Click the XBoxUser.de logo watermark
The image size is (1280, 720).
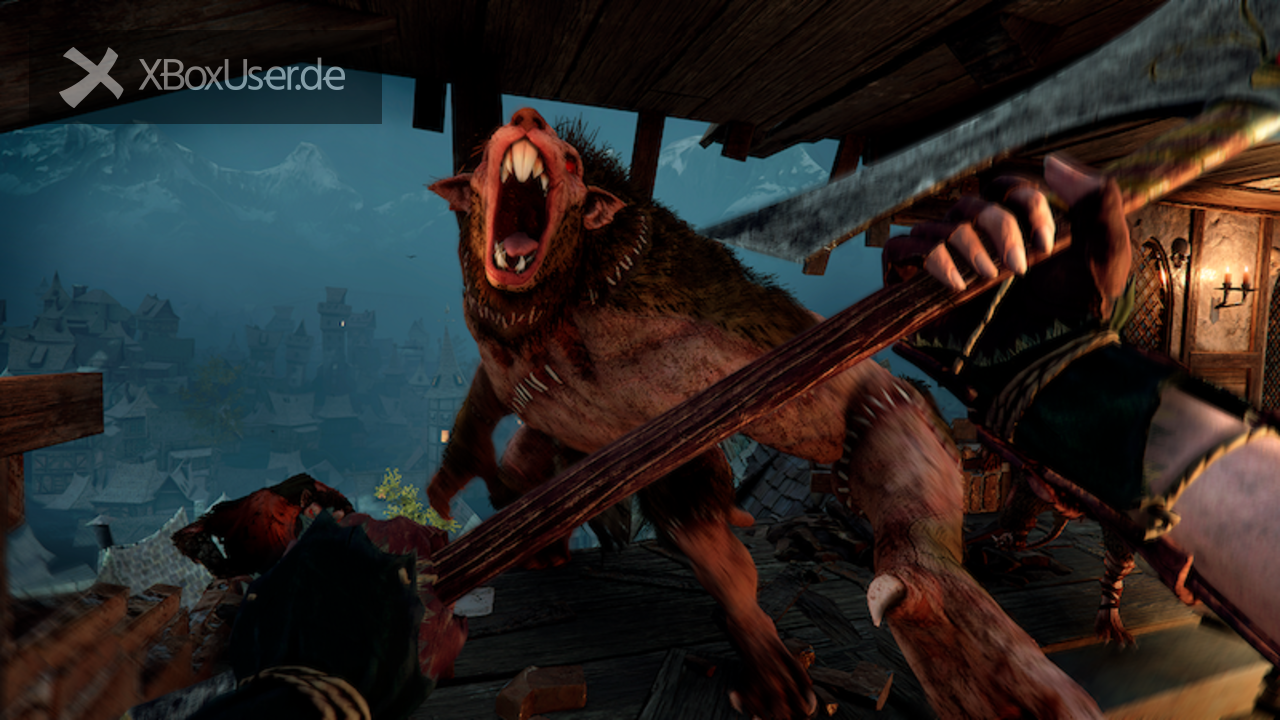pos(203,77)
